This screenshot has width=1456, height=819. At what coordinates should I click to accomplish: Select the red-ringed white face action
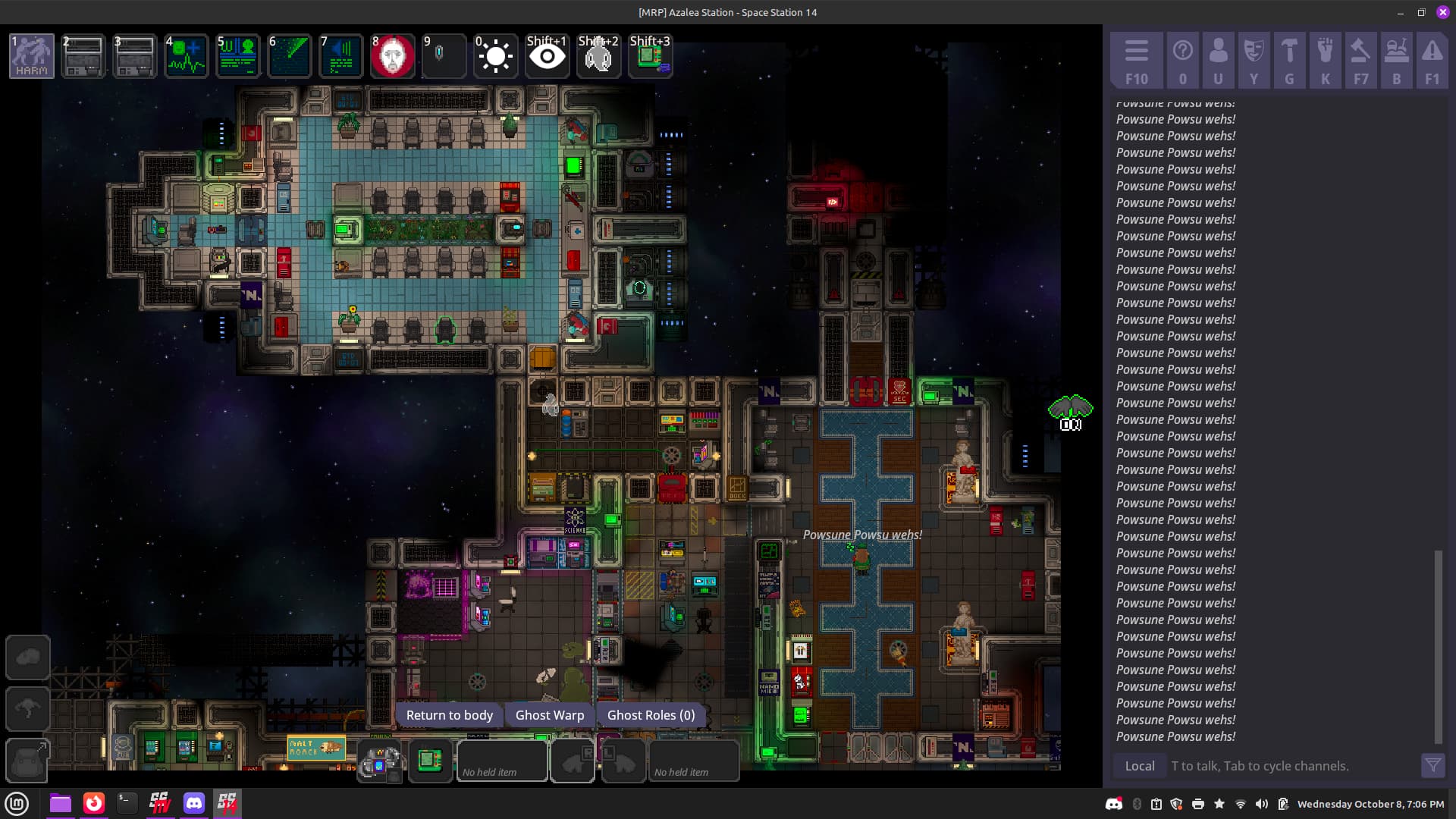tap(392, 56)
